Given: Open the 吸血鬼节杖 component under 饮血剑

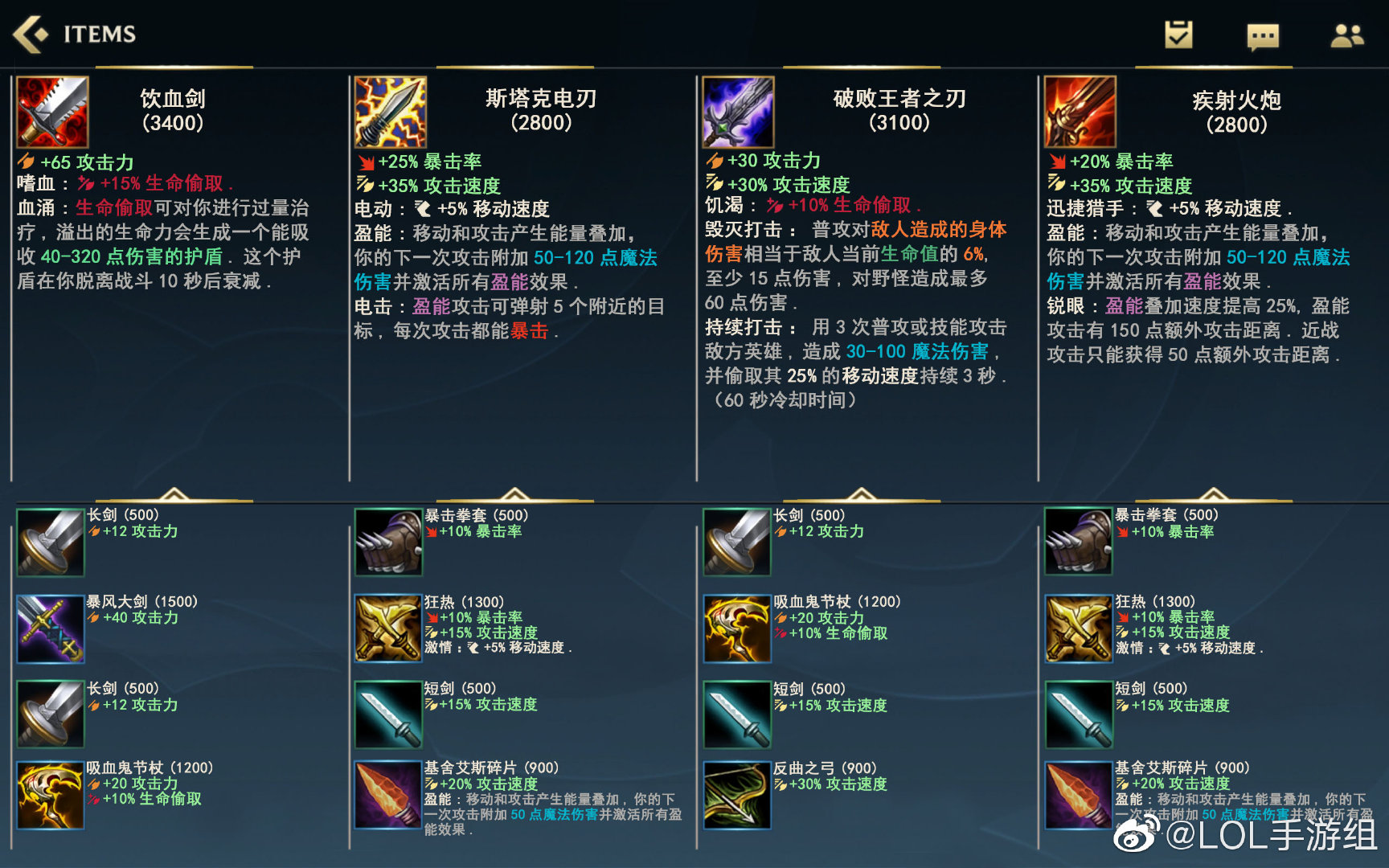Looking at the screenshot, I should (50, 796).
